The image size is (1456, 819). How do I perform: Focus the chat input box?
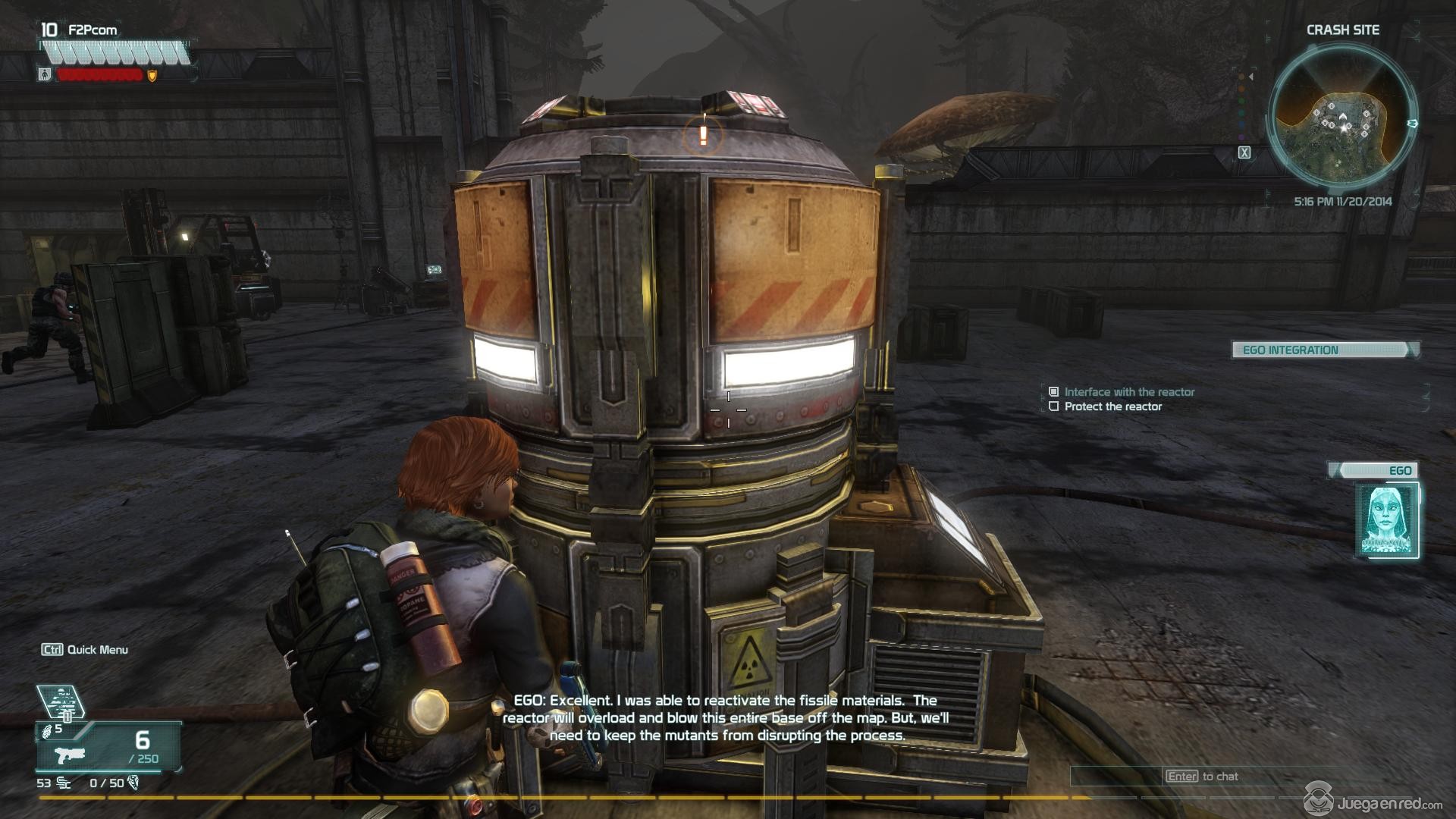tap(1183, 777)
